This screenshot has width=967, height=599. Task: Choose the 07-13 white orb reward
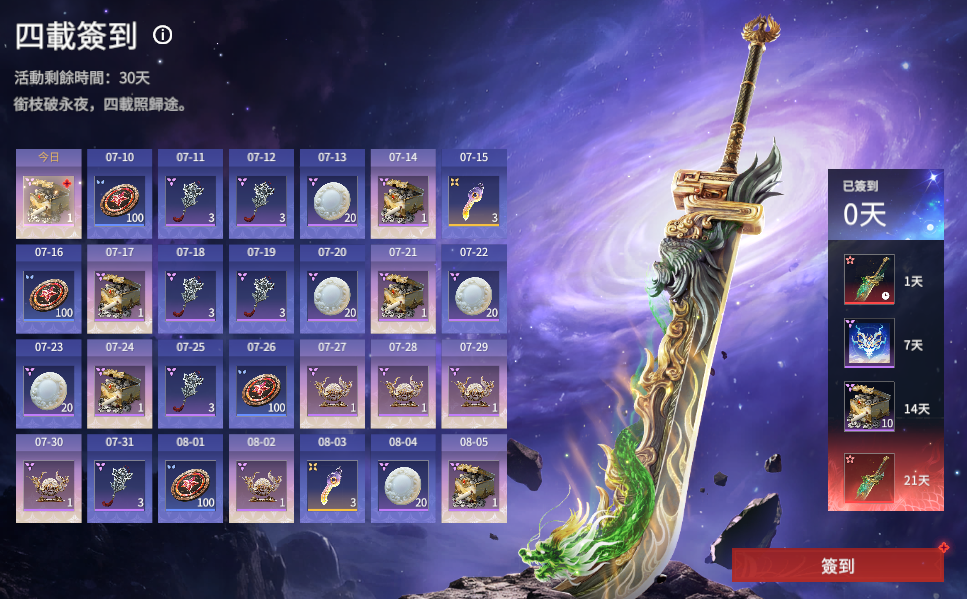point(332,200)
